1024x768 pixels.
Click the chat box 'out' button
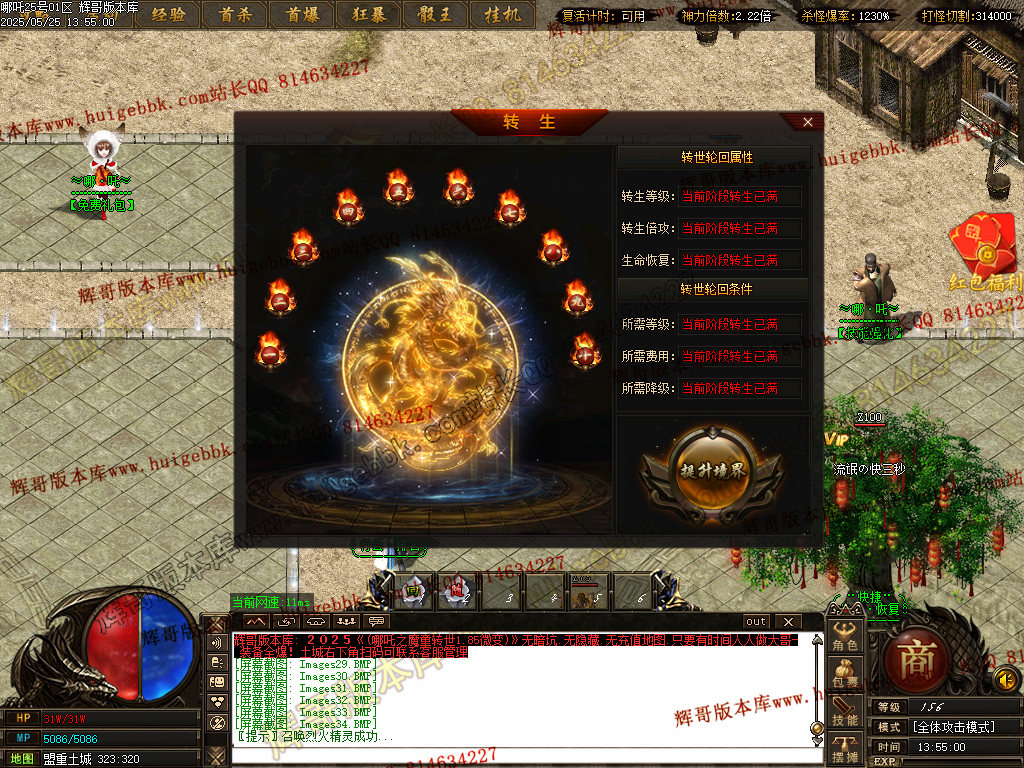pyautogui.click(x=756, y=621)
